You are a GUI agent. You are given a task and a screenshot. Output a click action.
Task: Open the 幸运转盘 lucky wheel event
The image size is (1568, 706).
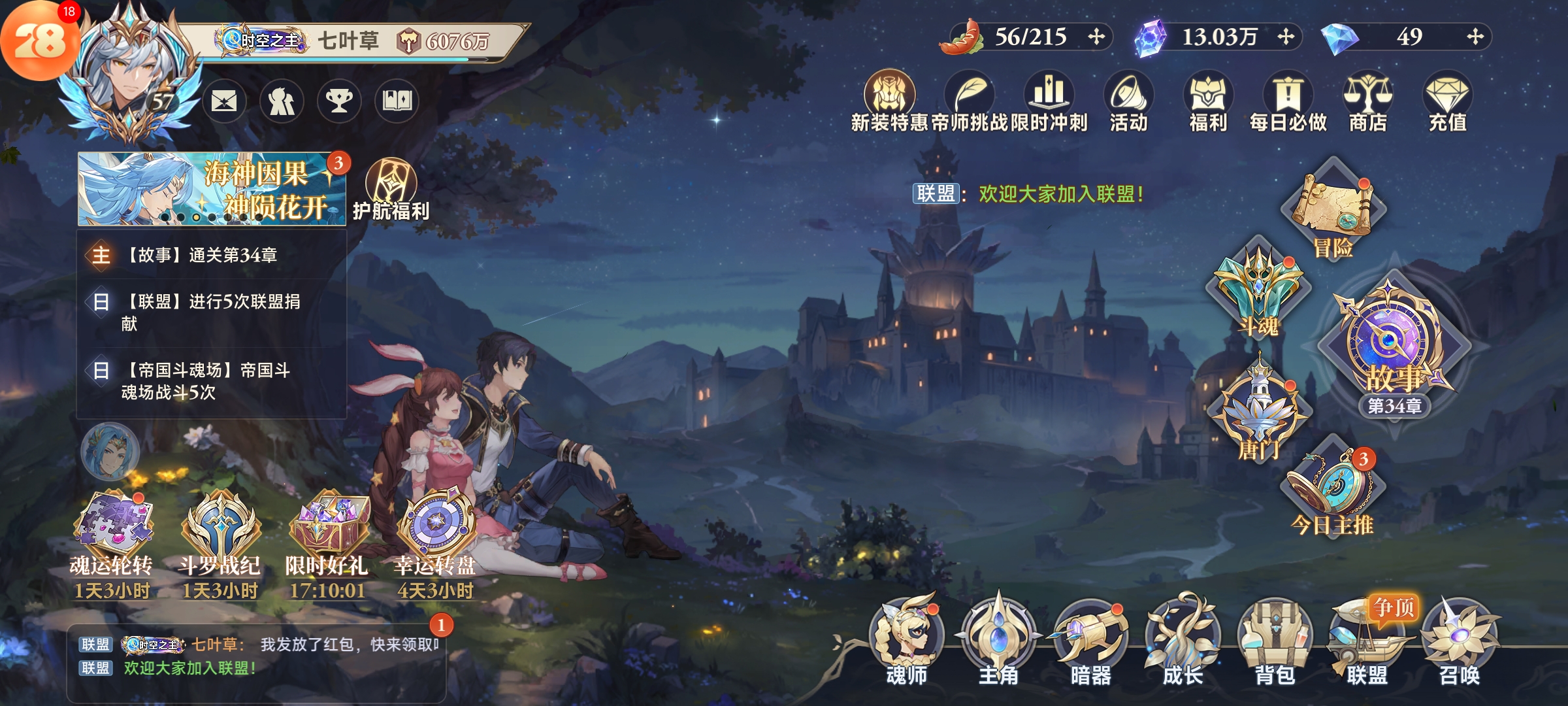[435, 536]
